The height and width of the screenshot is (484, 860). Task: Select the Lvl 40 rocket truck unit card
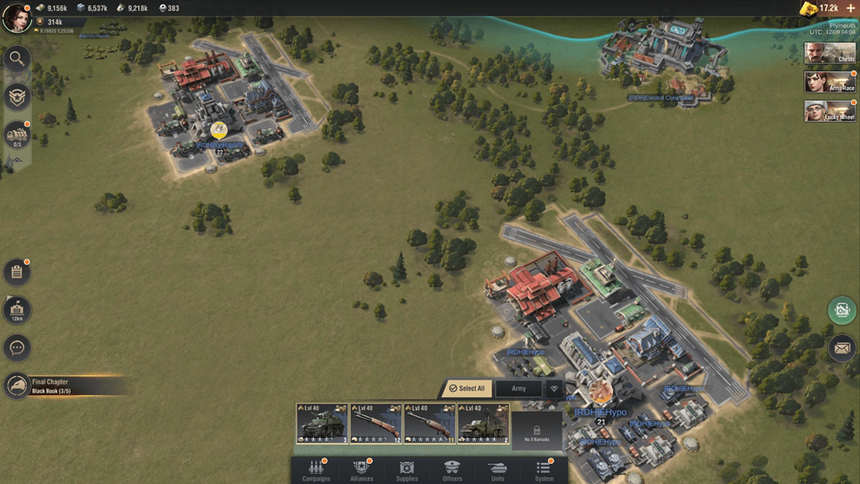483,423
